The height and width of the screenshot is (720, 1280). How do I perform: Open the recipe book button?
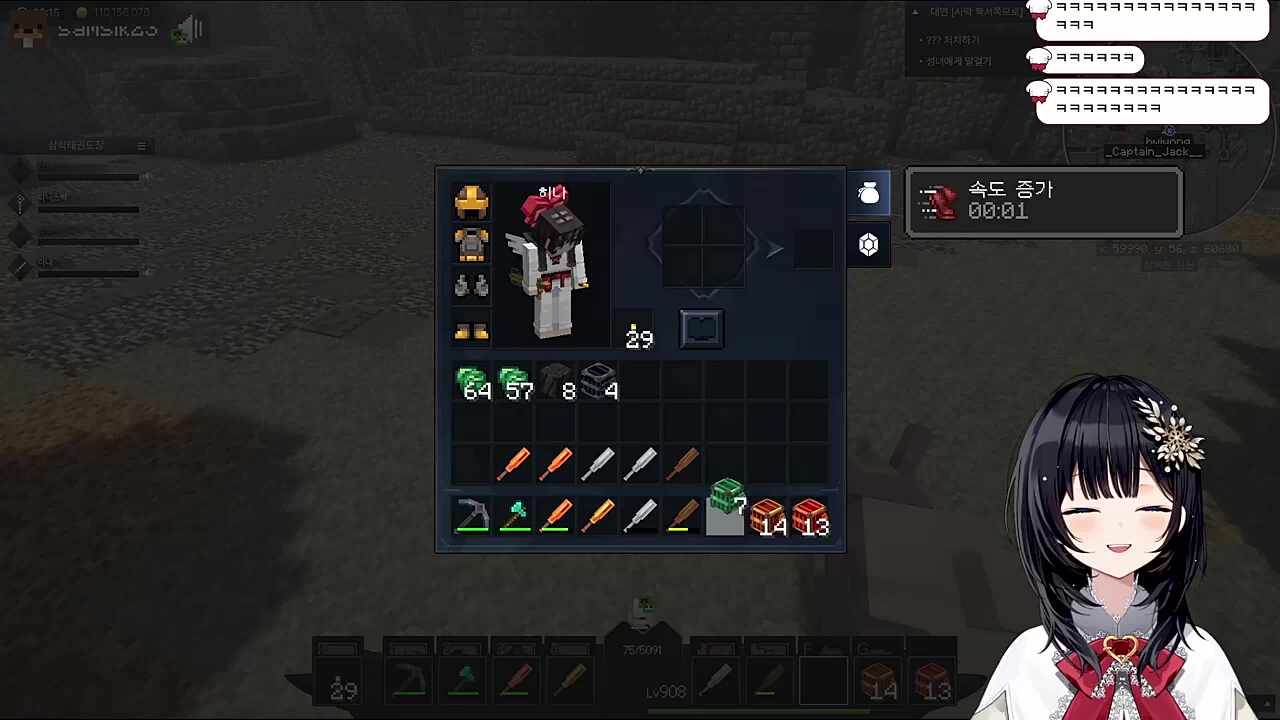(x=701, y=329)
